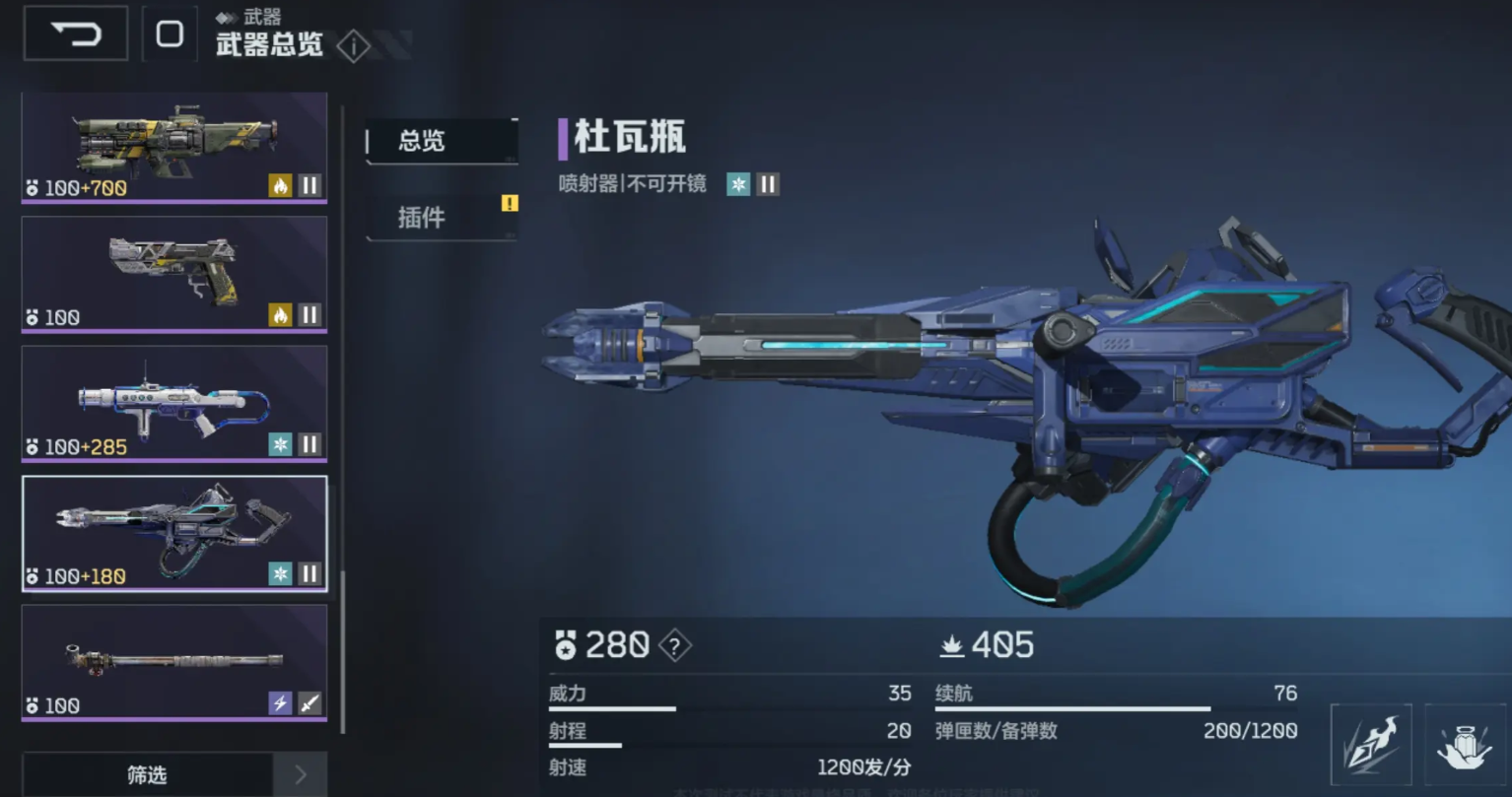Show the question mark help for rating 280
This screenshot has width=1512, height=797.
[674, 646]
